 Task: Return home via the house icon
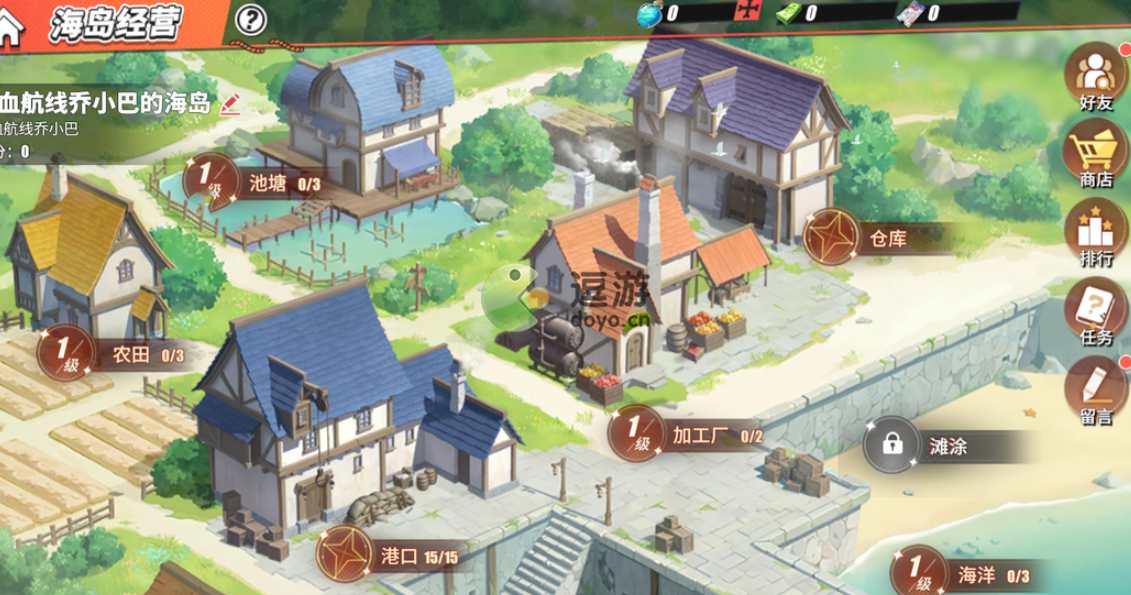click(x=12, y=24)
